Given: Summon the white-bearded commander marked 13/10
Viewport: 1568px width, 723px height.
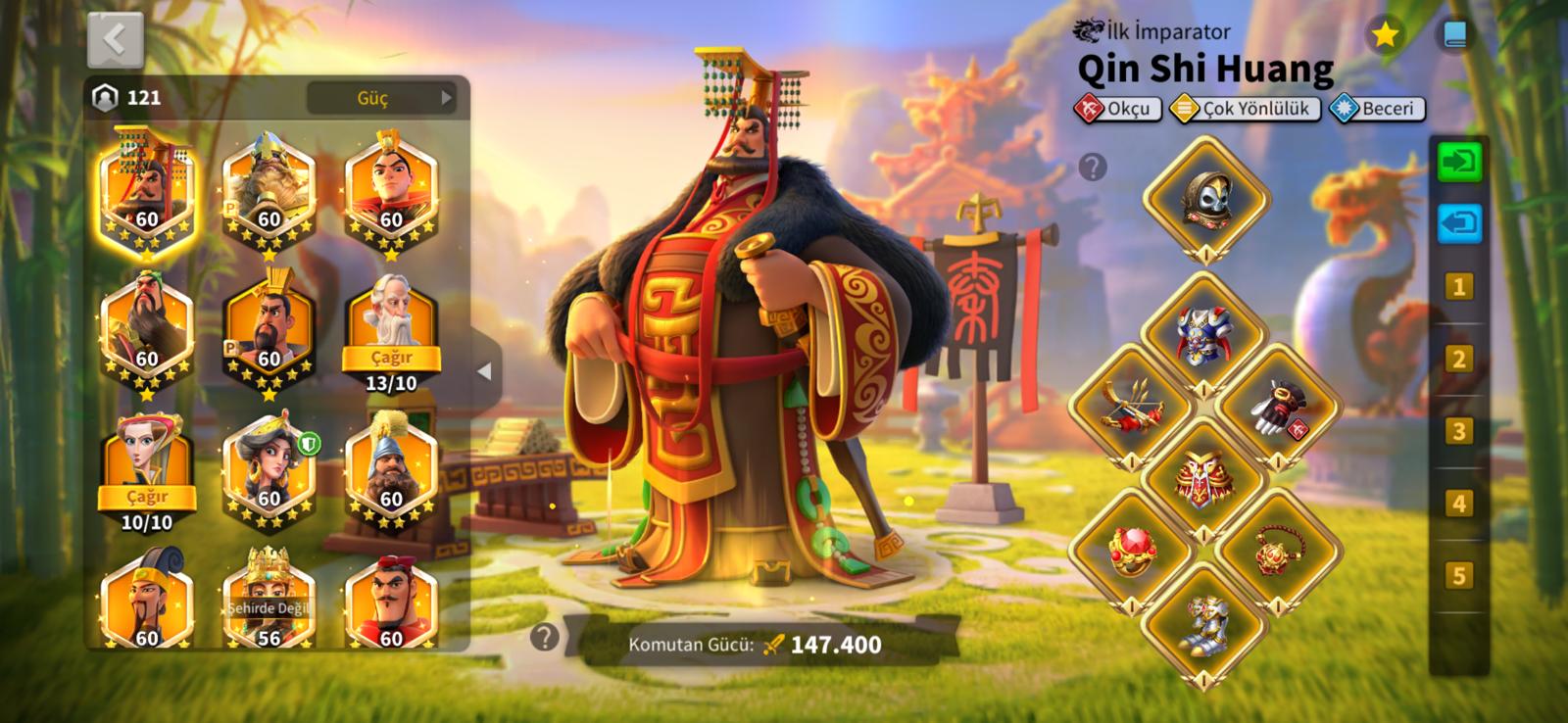Looking at the screenshot, I should [391, 358].
